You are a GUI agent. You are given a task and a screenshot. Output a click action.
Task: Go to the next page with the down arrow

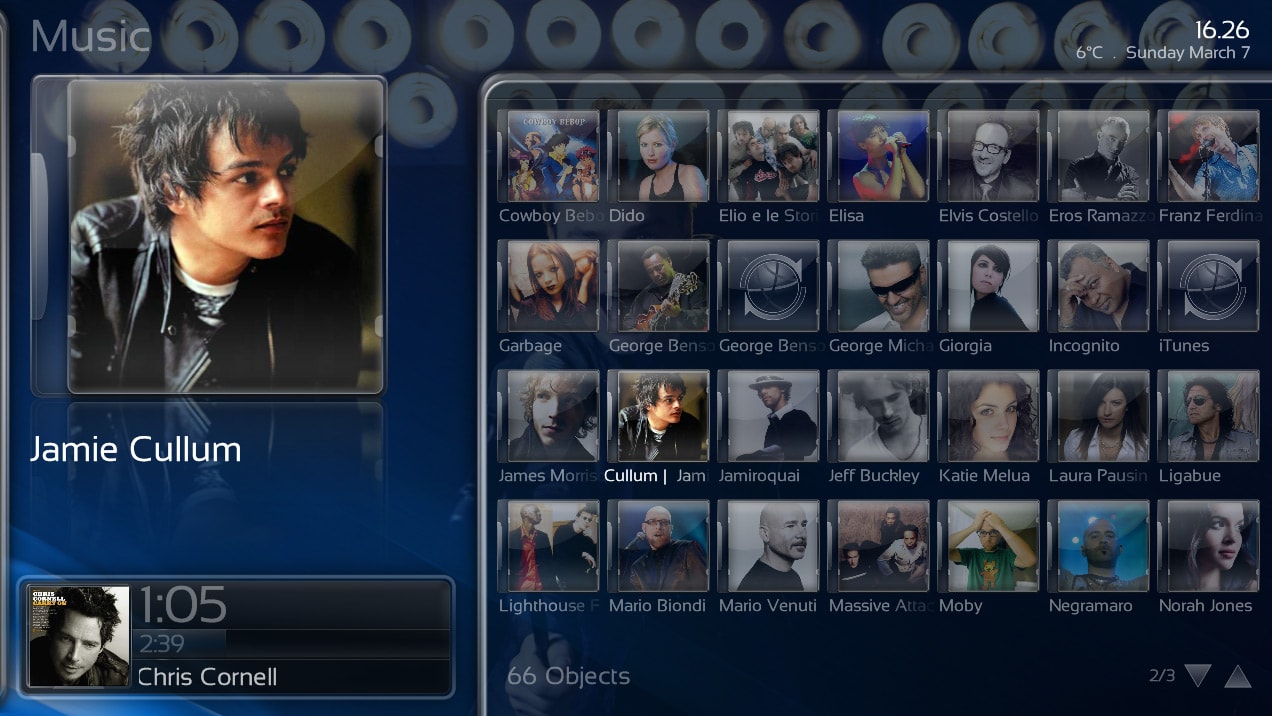point(1198,676)
